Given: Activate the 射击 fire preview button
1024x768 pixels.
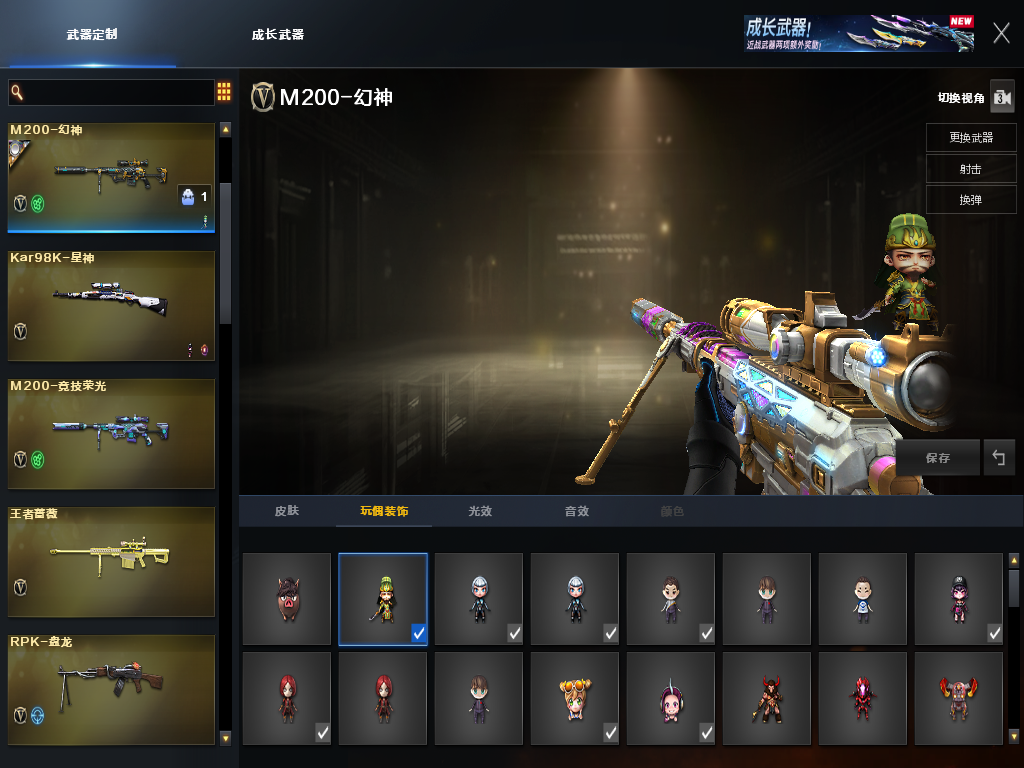Looking at the screenshot, I should click(x=971, y=169).
